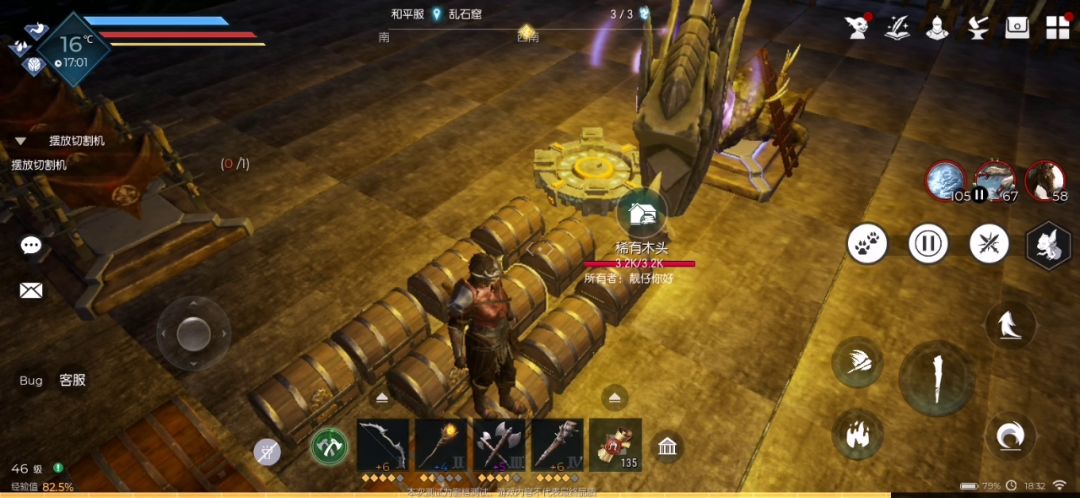Open the anvil and hammer crafting menu
The width and height of the screenshot is (1080, 498).
pos(977,27)
